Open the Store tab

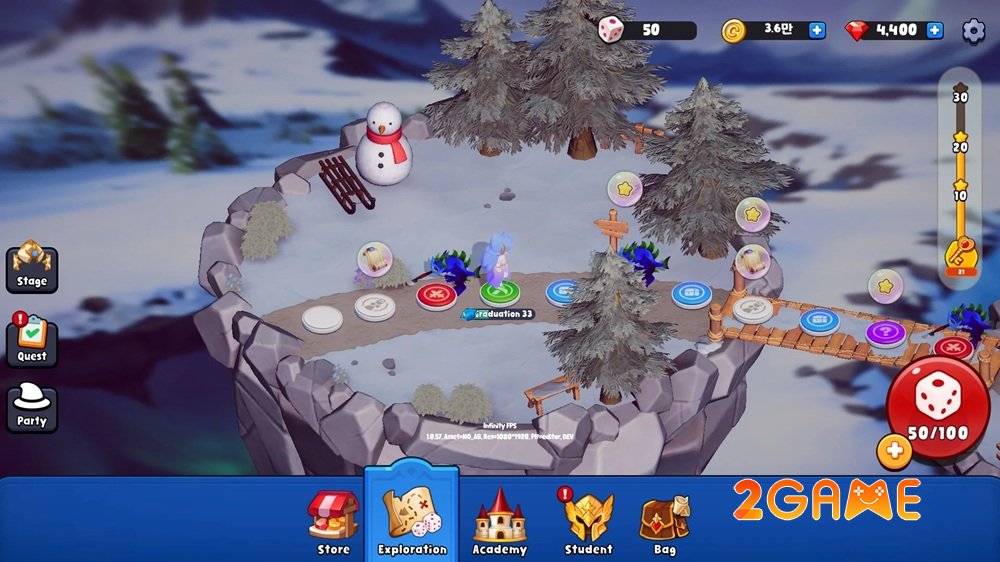click(x=333, y=522)
